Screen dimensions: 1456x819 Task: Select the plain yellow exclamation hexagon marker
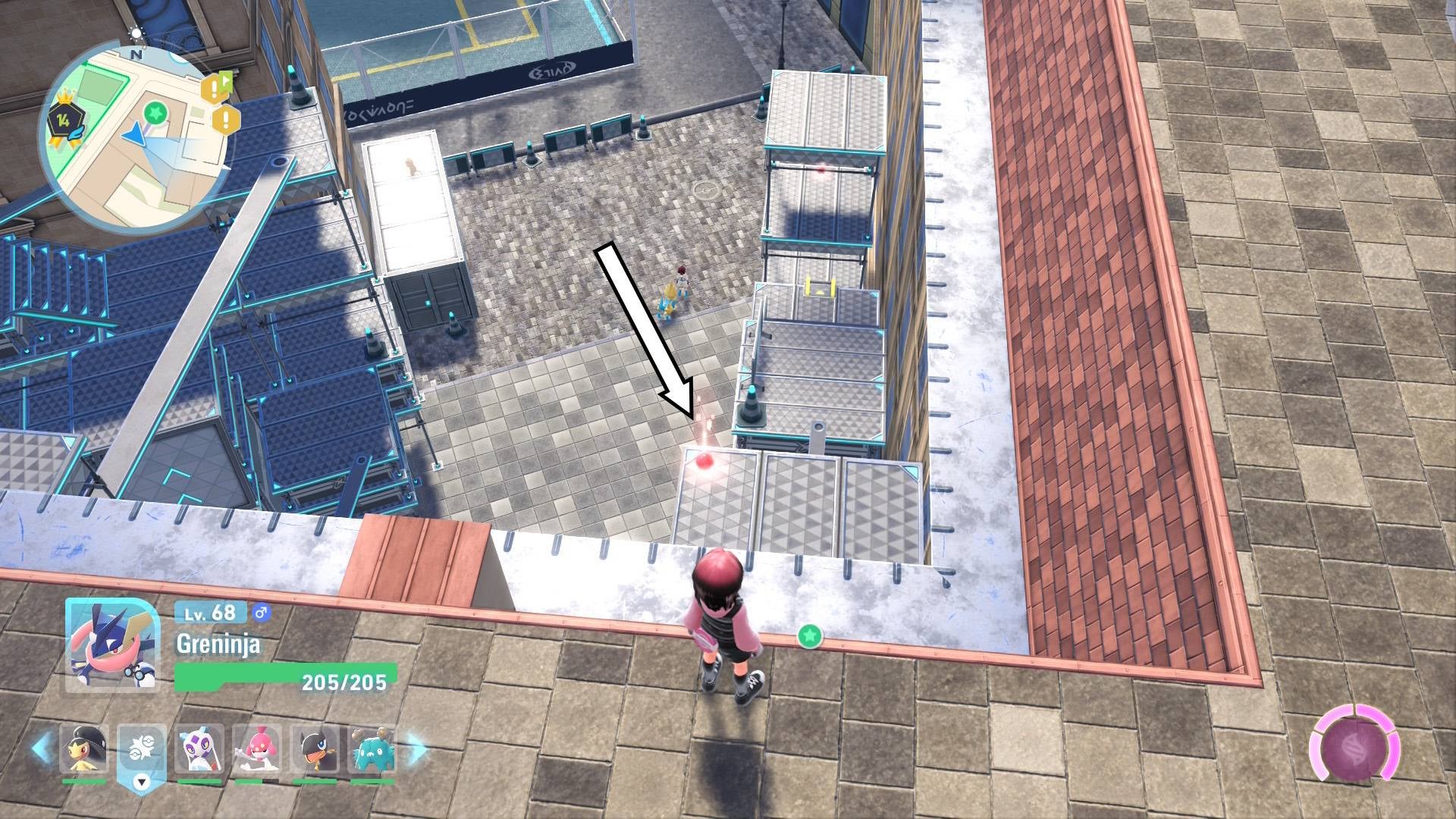(225, 119)
